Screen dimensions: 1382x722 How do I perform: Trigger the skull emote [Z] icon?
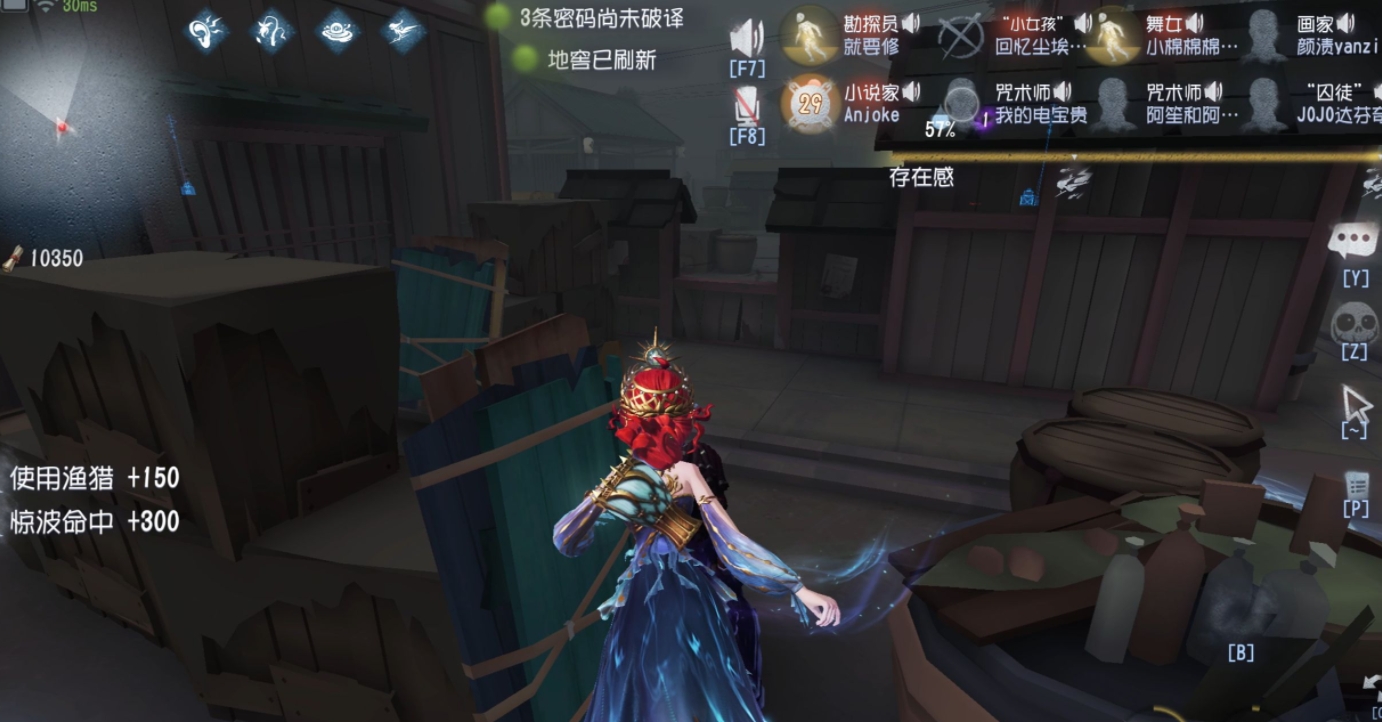[x=1354, y=328]
